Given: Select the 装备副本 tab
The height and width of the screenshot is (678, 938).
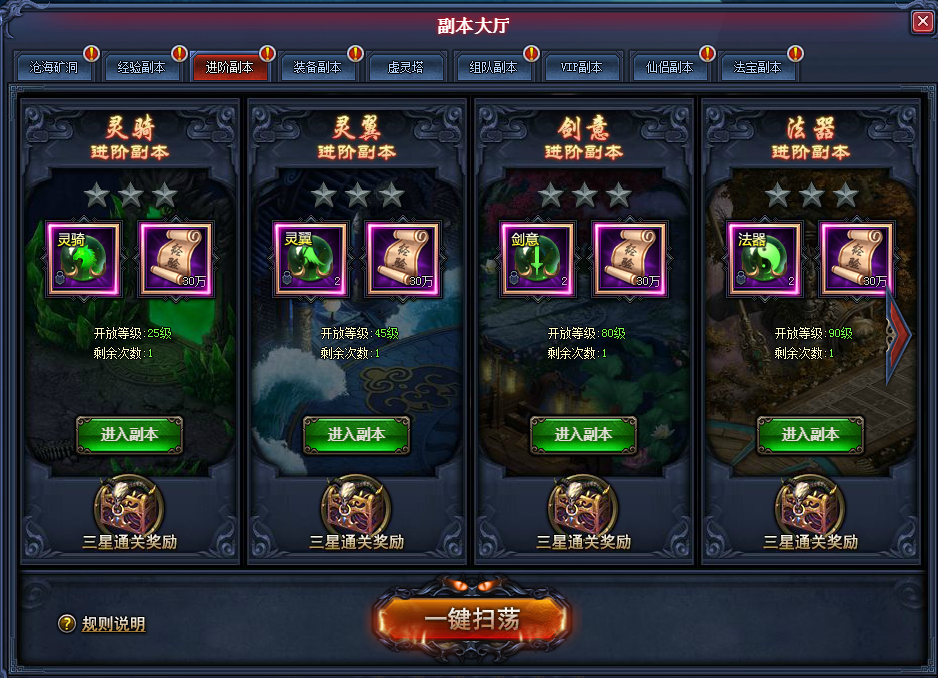Looking at the screenshot, I should (x=317, y=68).
